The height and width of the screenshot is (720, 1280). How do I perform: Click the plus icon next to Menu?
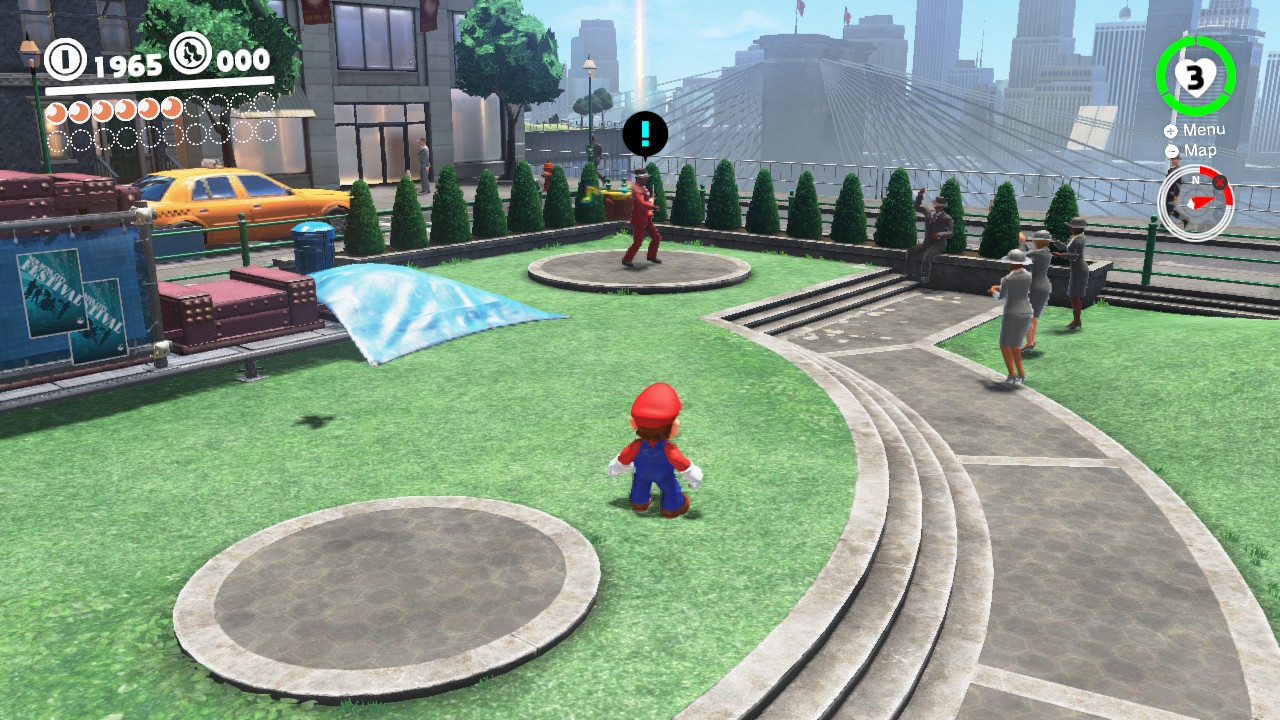point(1169,131)
